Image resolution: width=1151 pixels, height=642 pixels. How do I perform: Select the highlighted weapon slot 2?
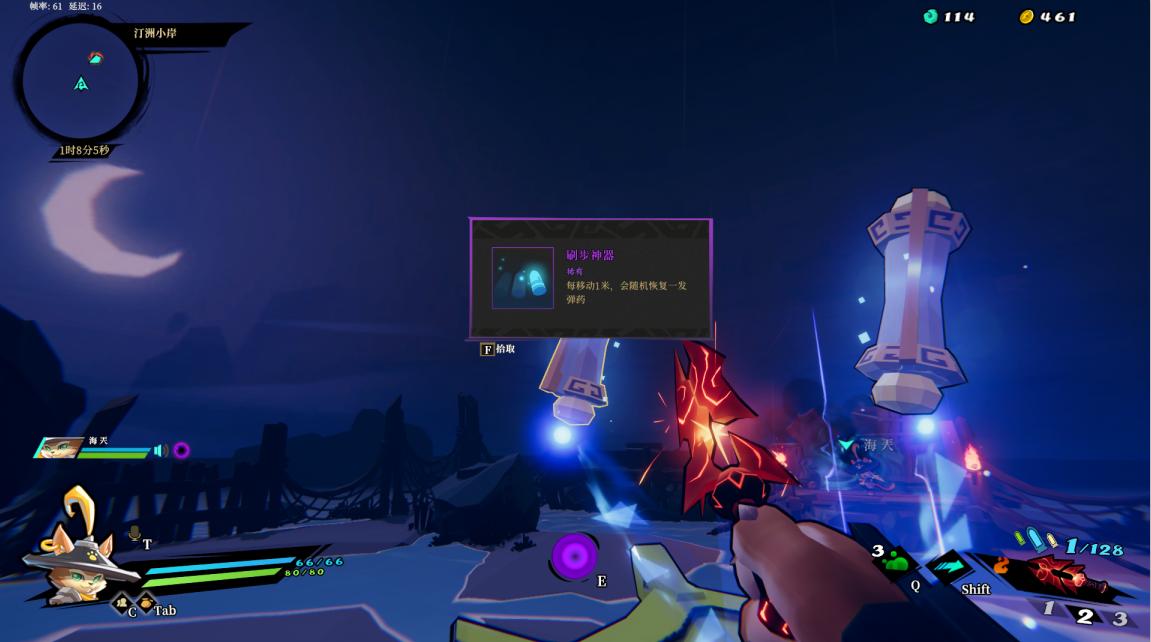1085,616
